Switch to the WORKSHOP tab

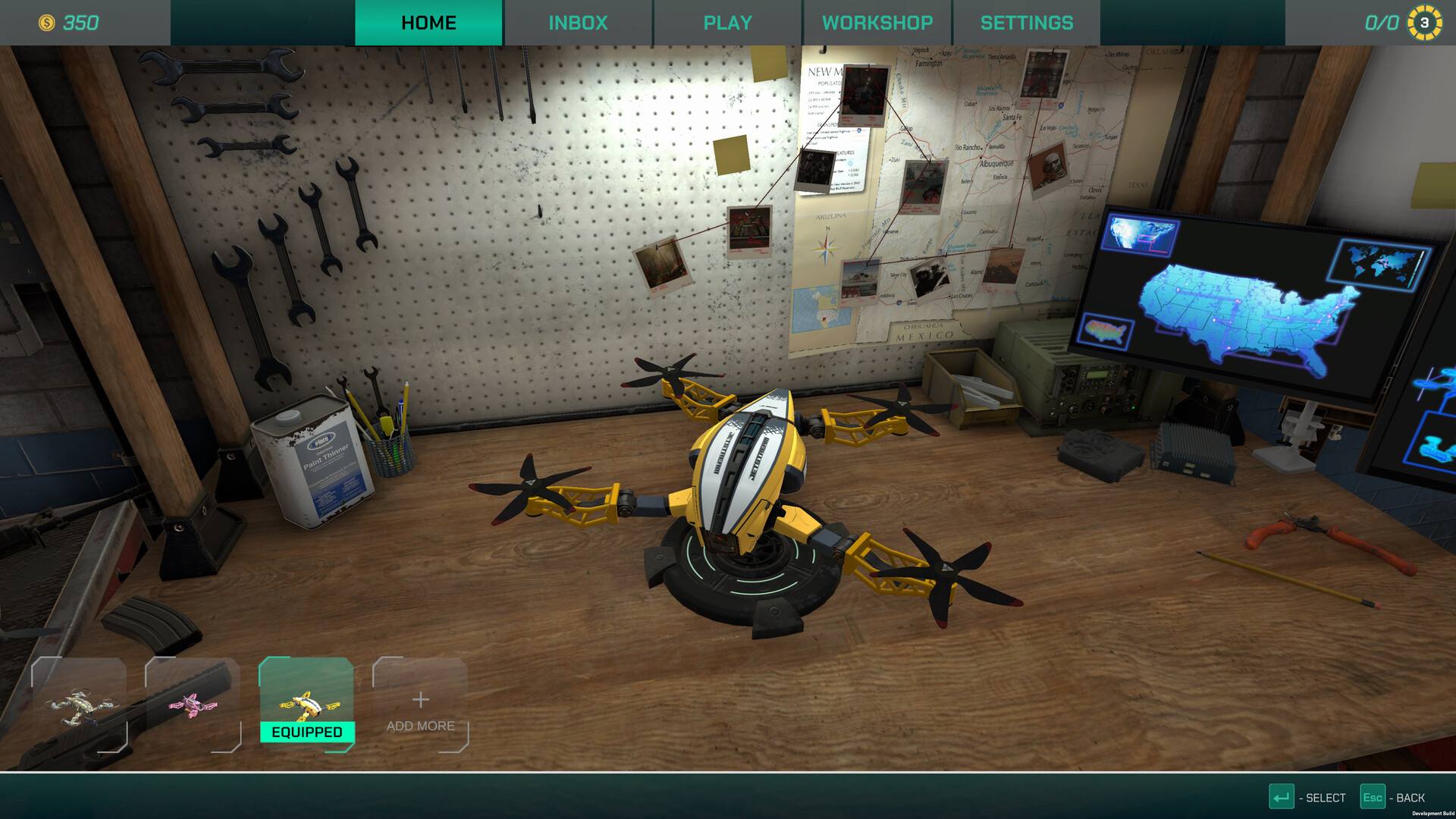877,23
